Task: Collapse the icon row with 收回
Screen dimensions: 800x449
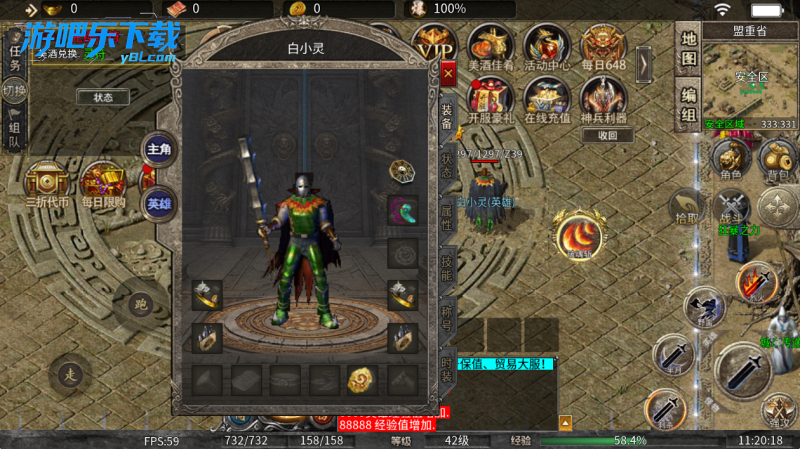Action: coord(607,136)
